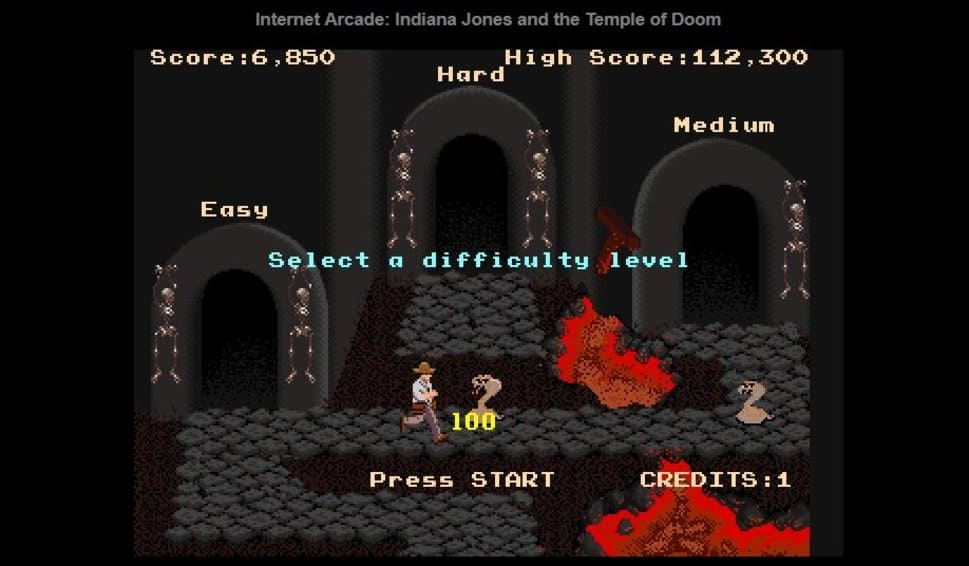Pick the Hard difficulty label
969x566 pixels.
coord(470,75)
